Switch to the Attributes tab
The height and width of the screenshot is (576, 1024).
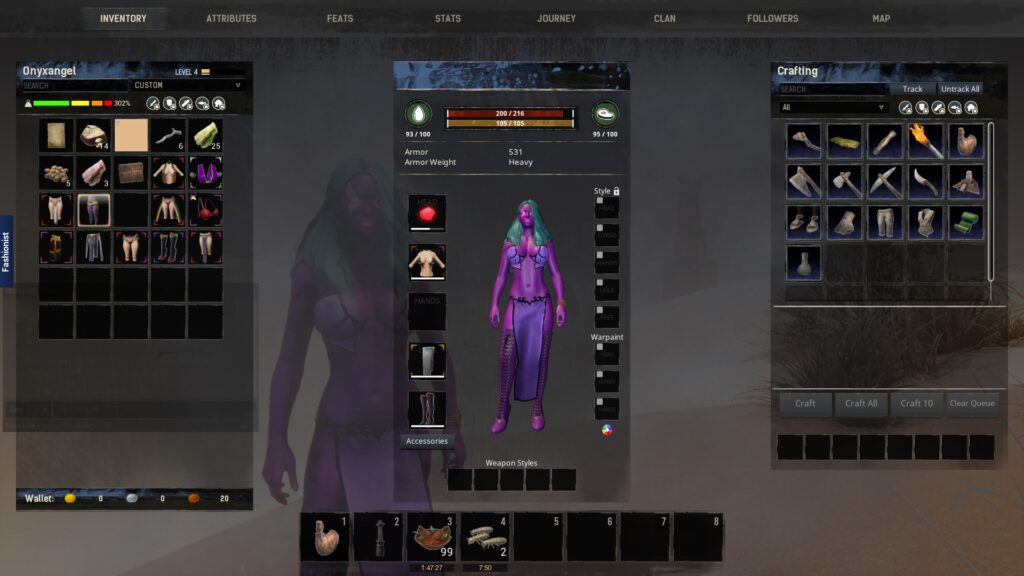click(231, 18)
